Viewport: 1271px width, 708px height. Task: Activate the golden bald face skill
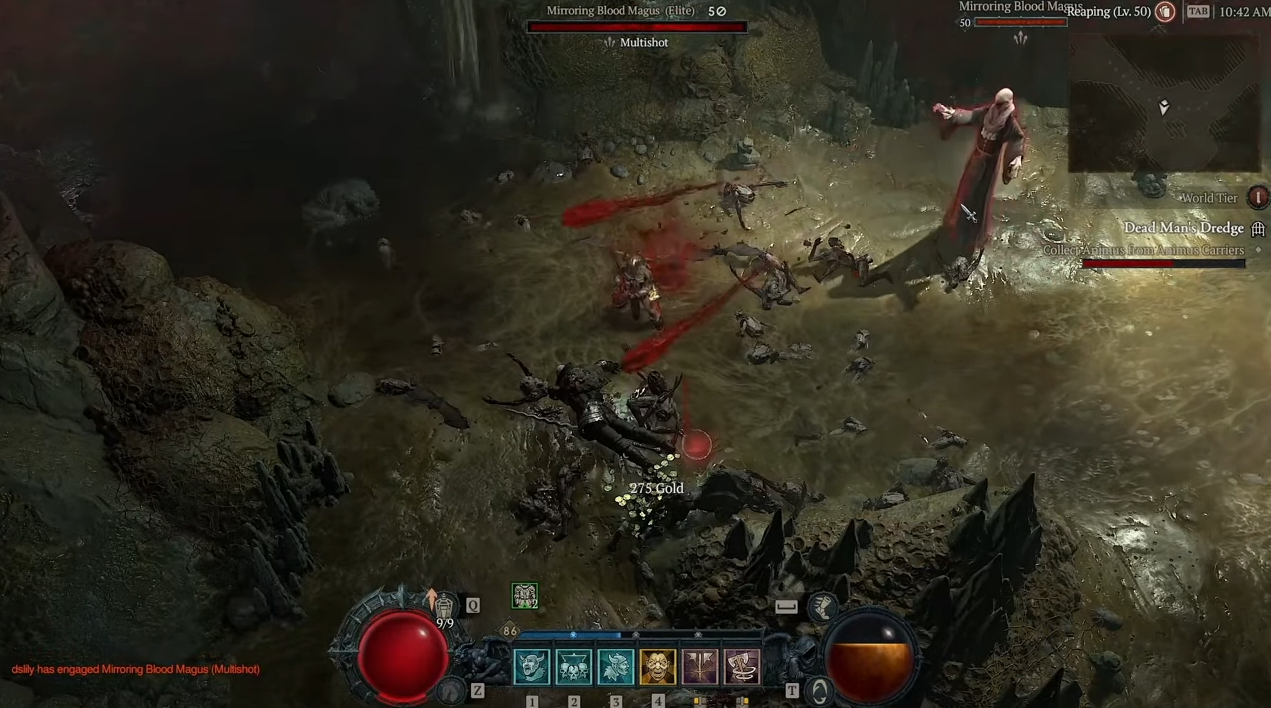[658, 667]
